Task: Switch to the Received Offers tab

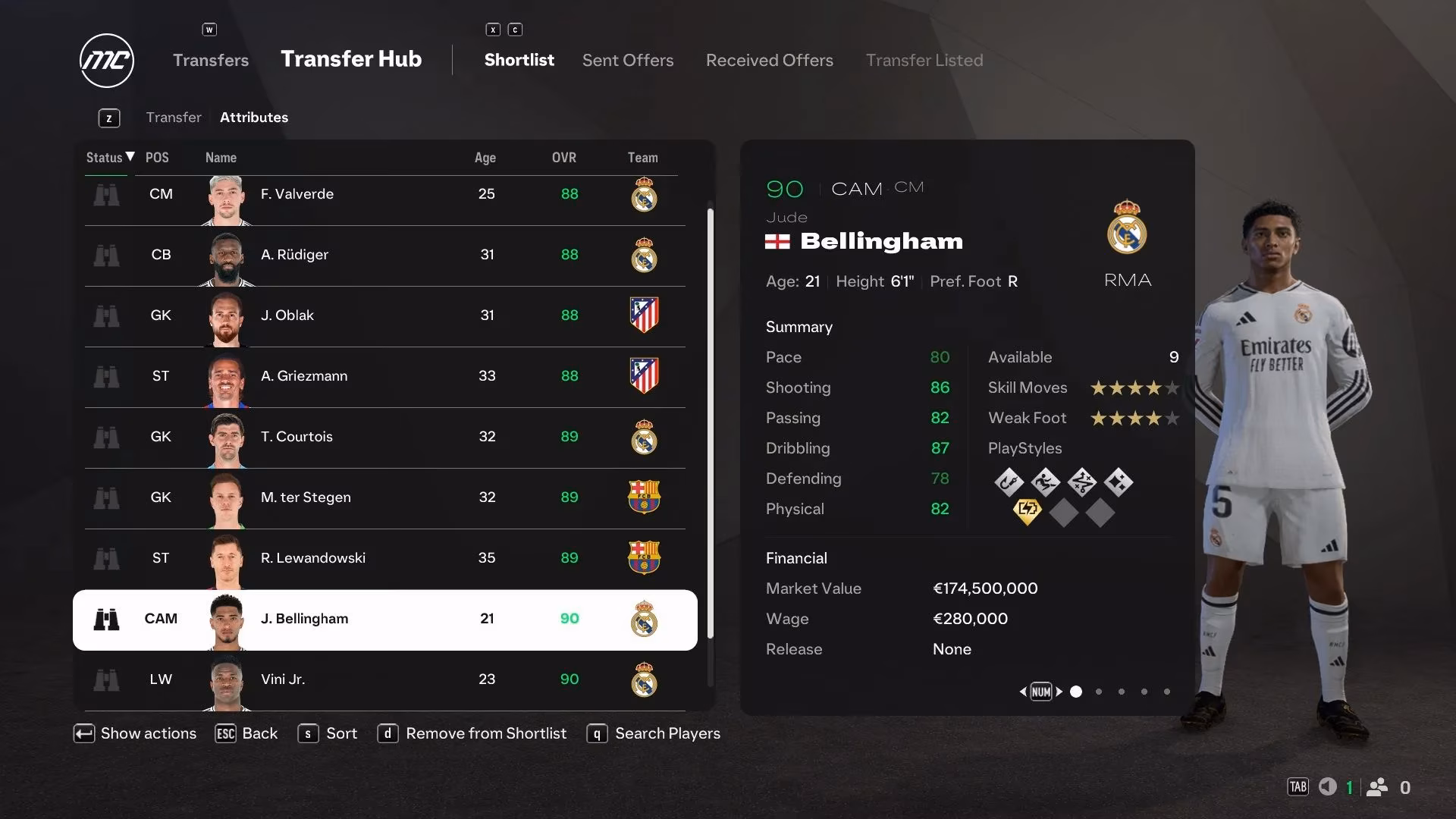Action: pyautogui.click(x=769, y=60)
